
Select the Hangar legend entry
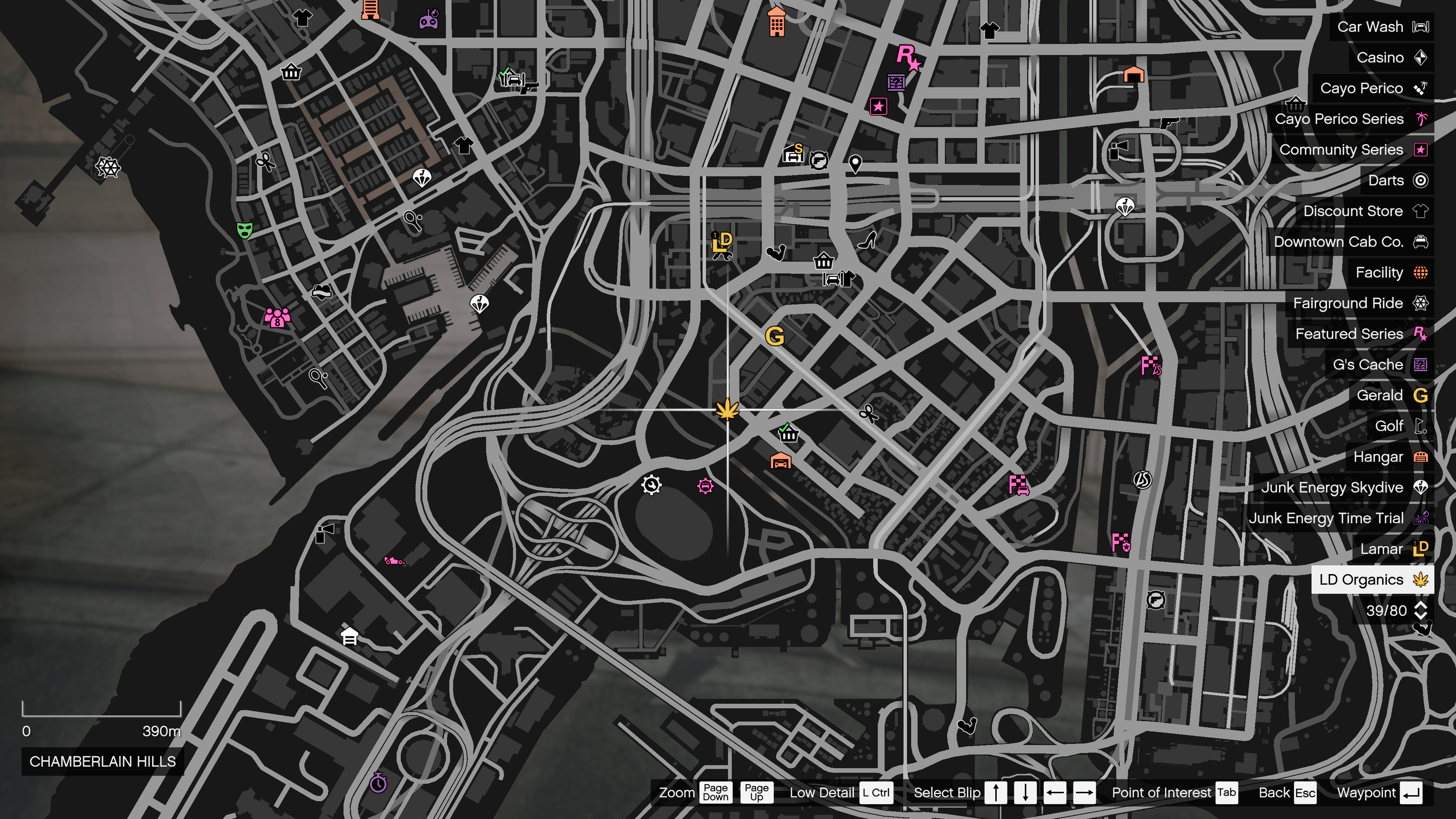pyautogui.click(x=1389, y=457)
